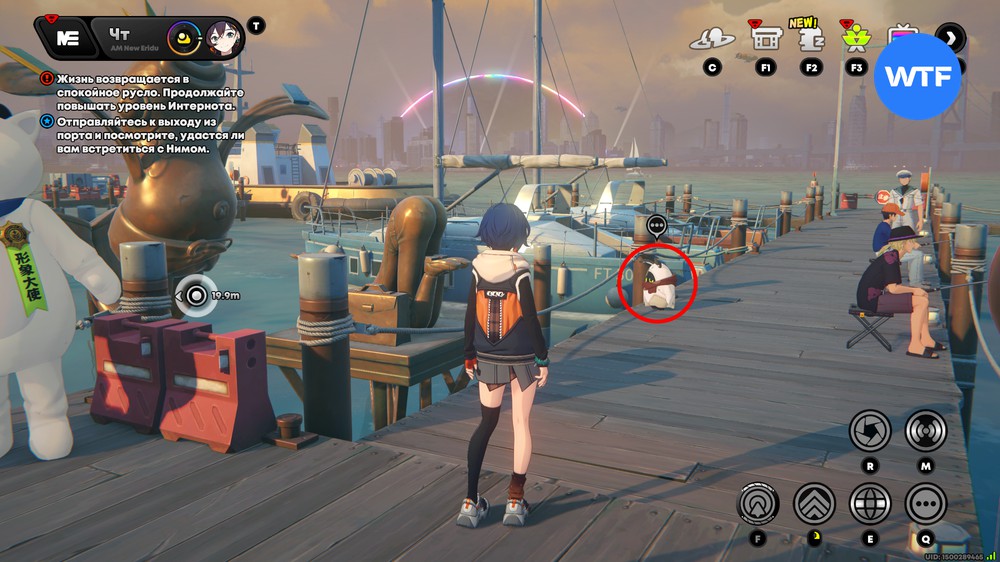Activate the double chevron sprint button
Screen dimensions: 1000x562
coord(814,504)
